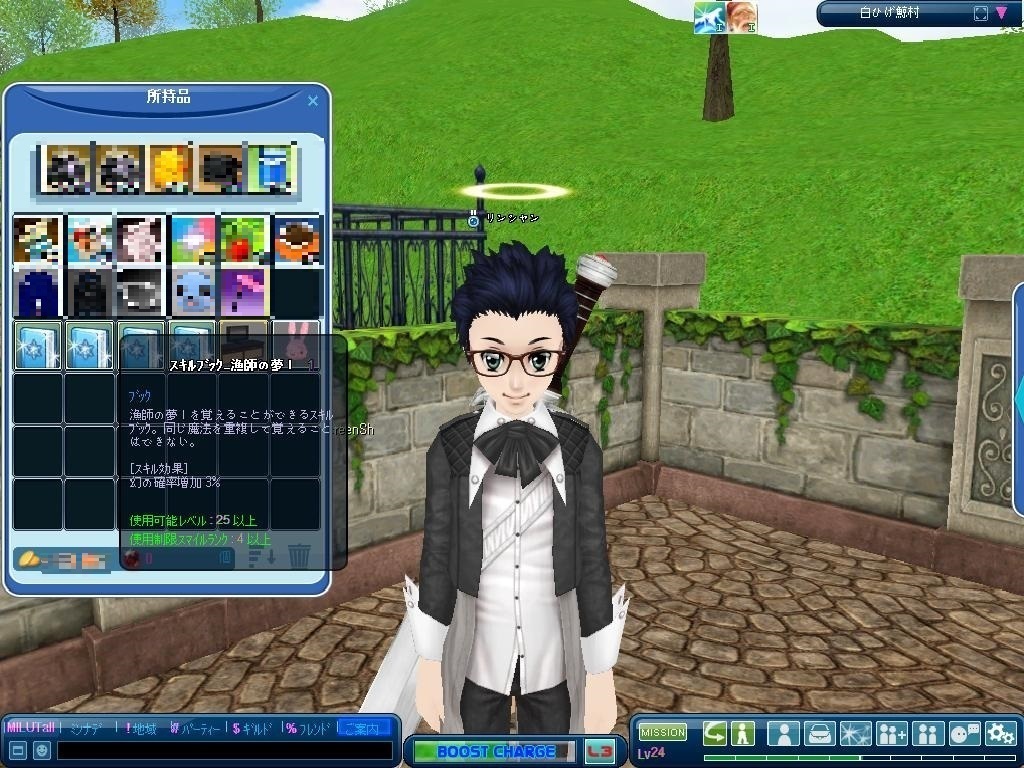Open the bag inventory icon

pyautogui.click(x=820, y=733)
